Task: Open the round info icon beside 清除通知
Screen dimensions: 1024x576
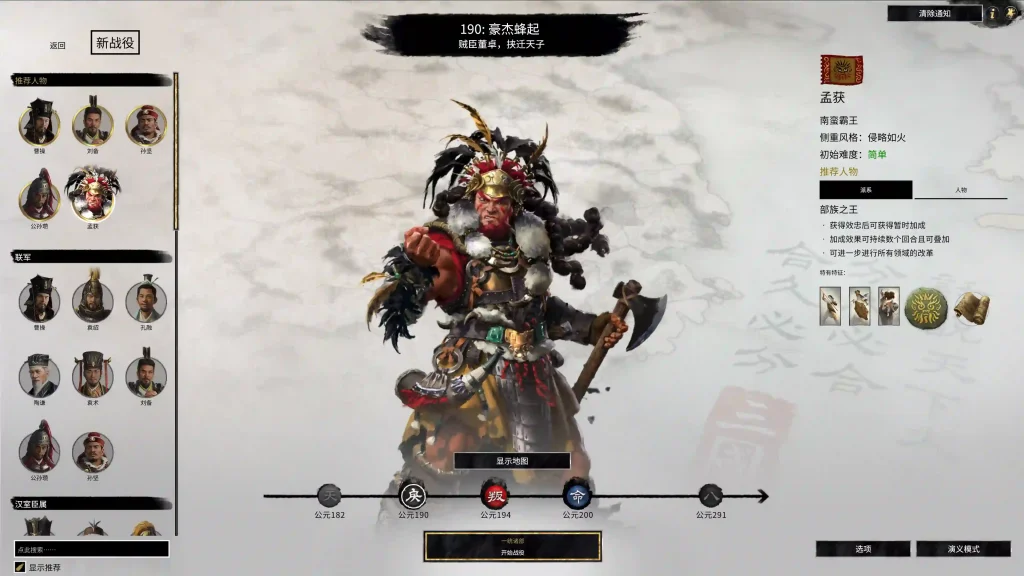Action: pyautogui.click(x=993, y=13)
